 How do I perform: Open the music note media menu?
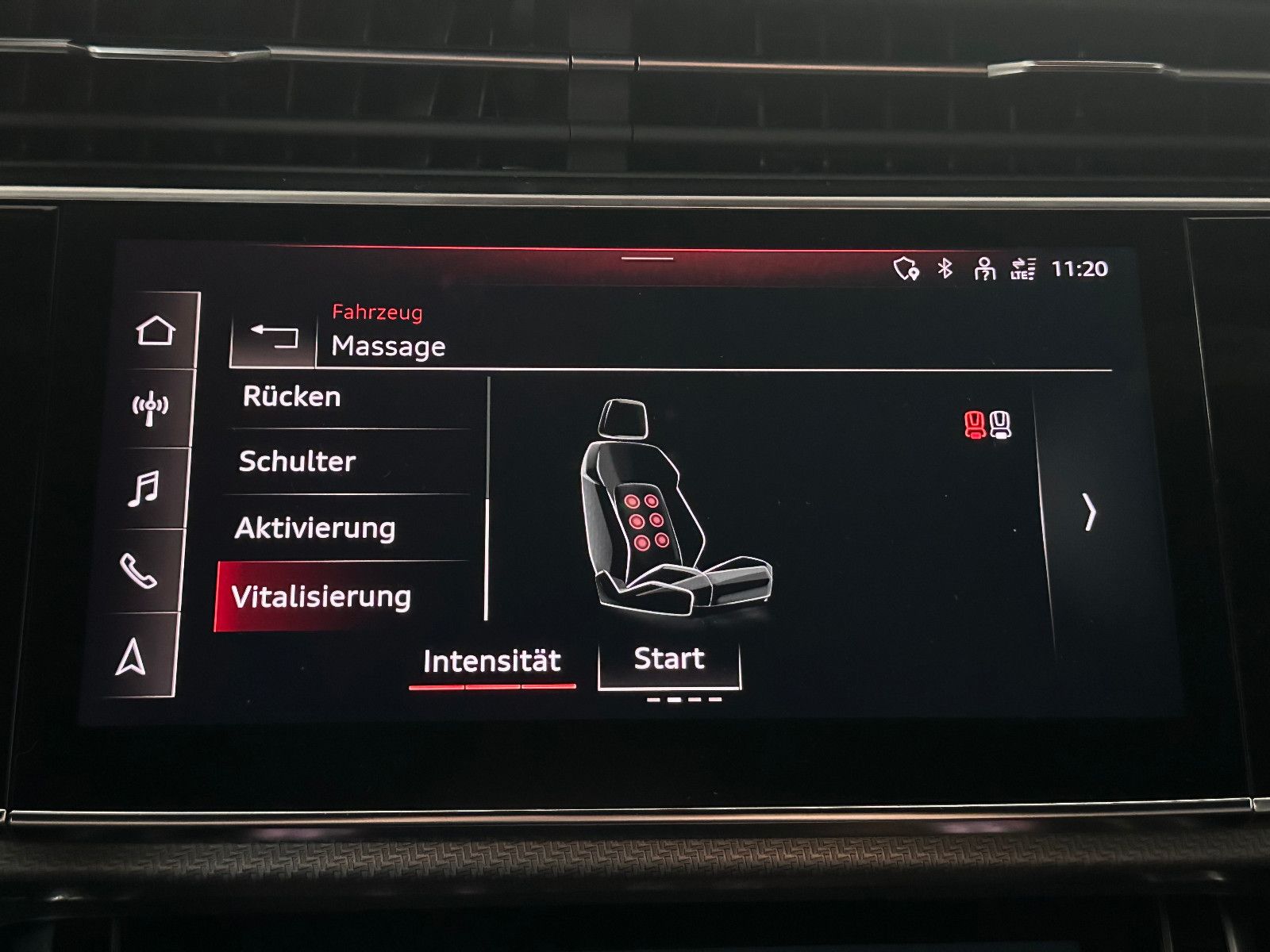[144, 489]
